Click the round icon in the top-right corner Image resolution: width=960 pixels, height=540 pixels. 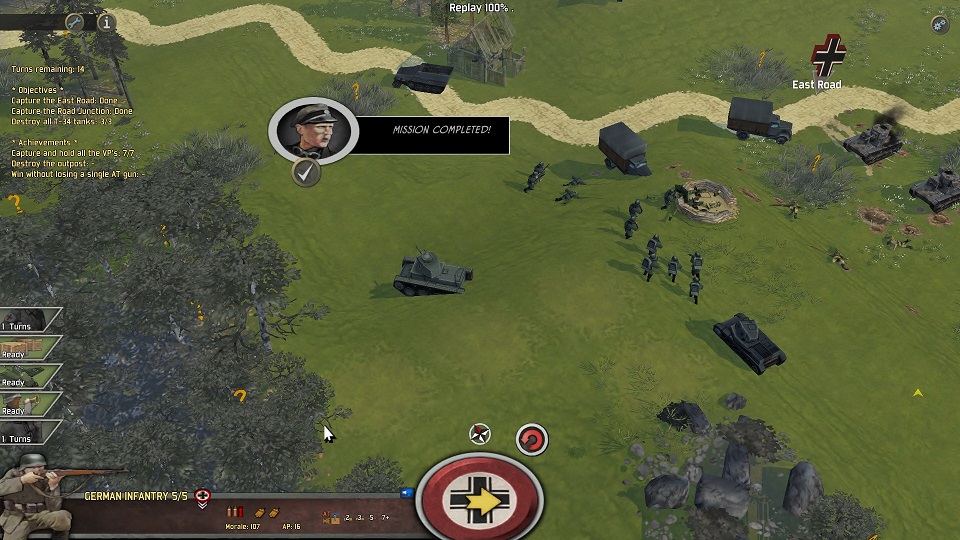939,25
